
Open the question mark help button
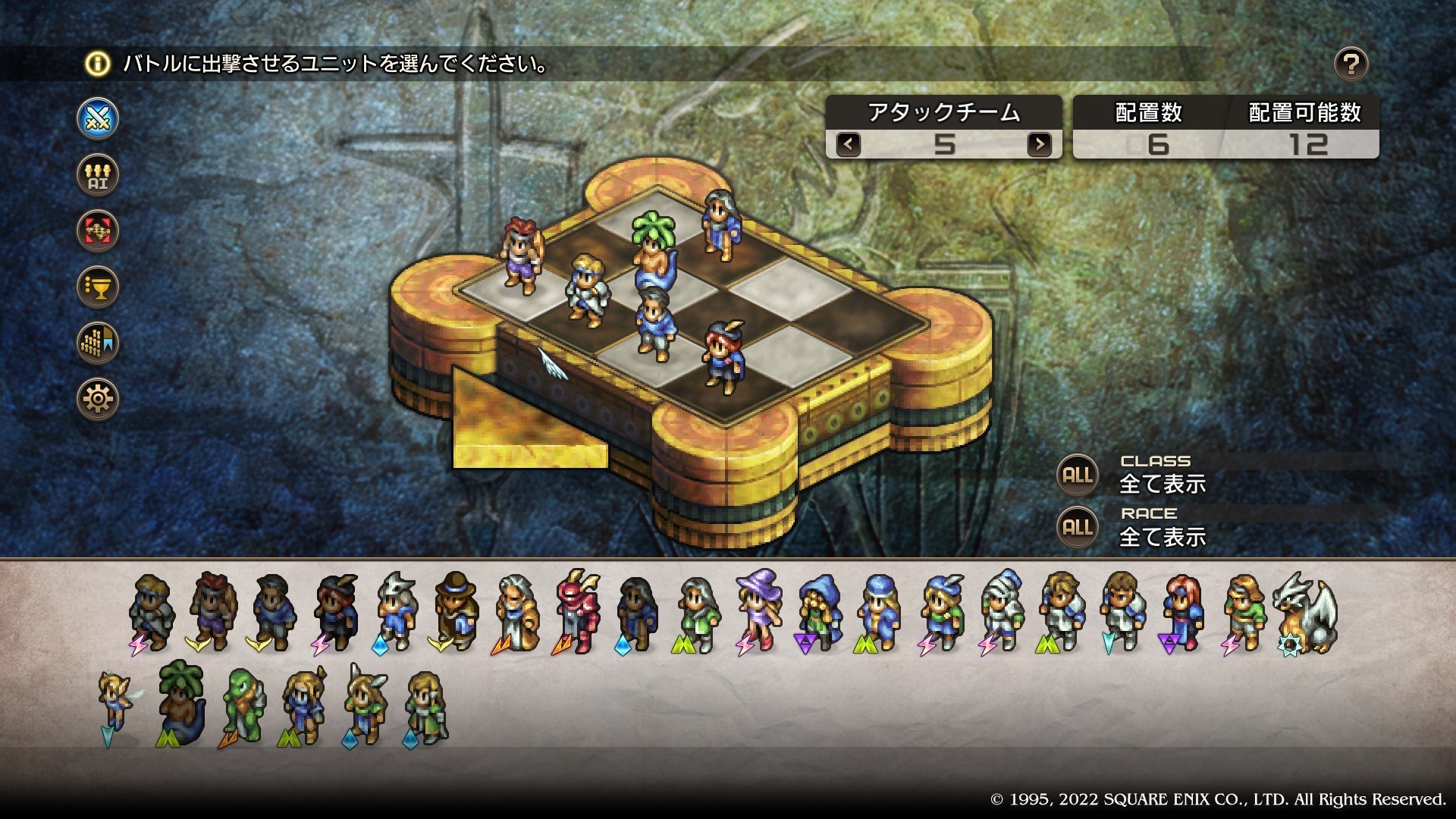click(1351, 64)
